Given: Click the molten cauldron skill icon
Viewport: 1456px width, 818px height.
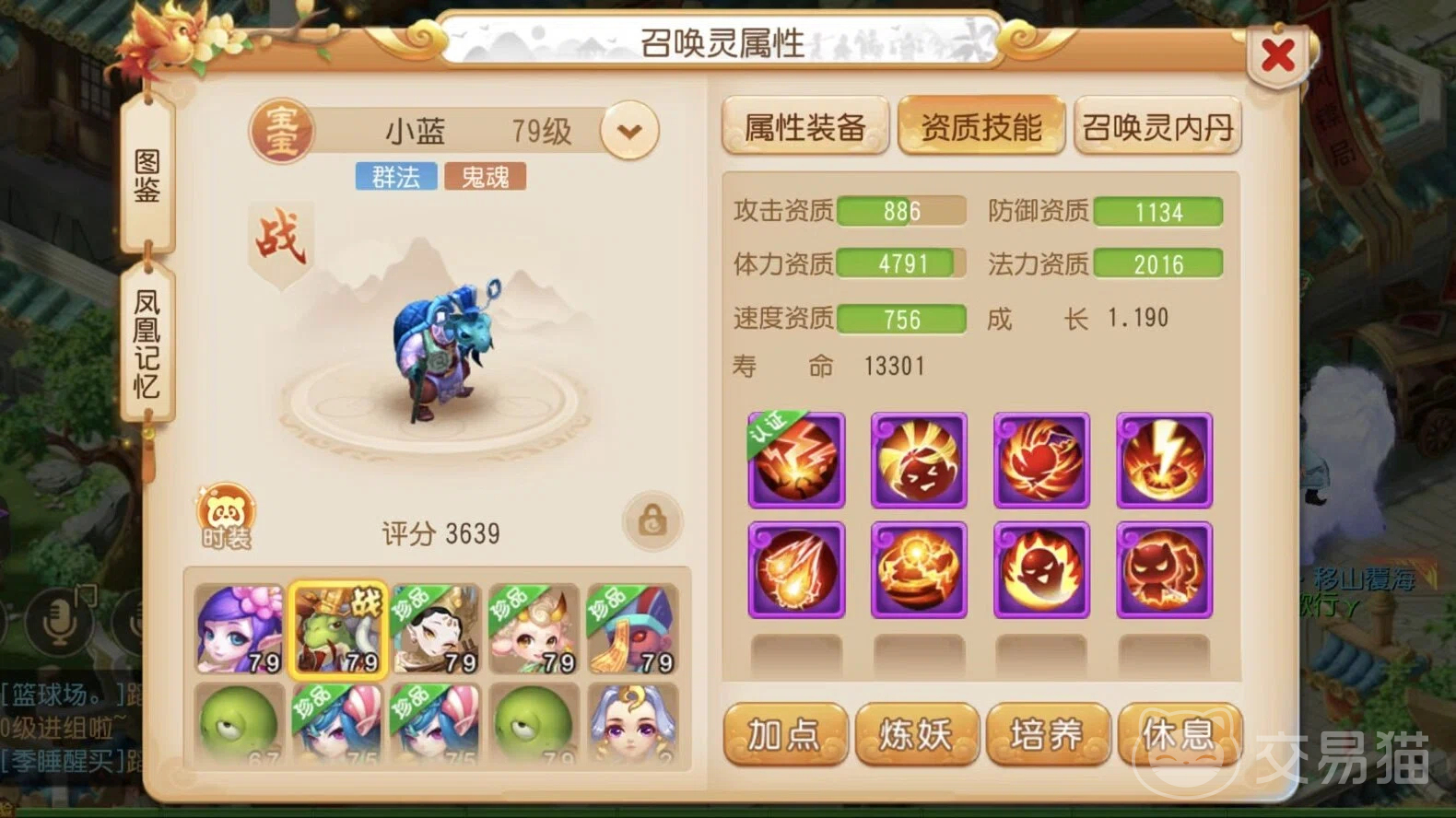Looking at the screenshot, I should pyautogui.click(x=919, y=568).
